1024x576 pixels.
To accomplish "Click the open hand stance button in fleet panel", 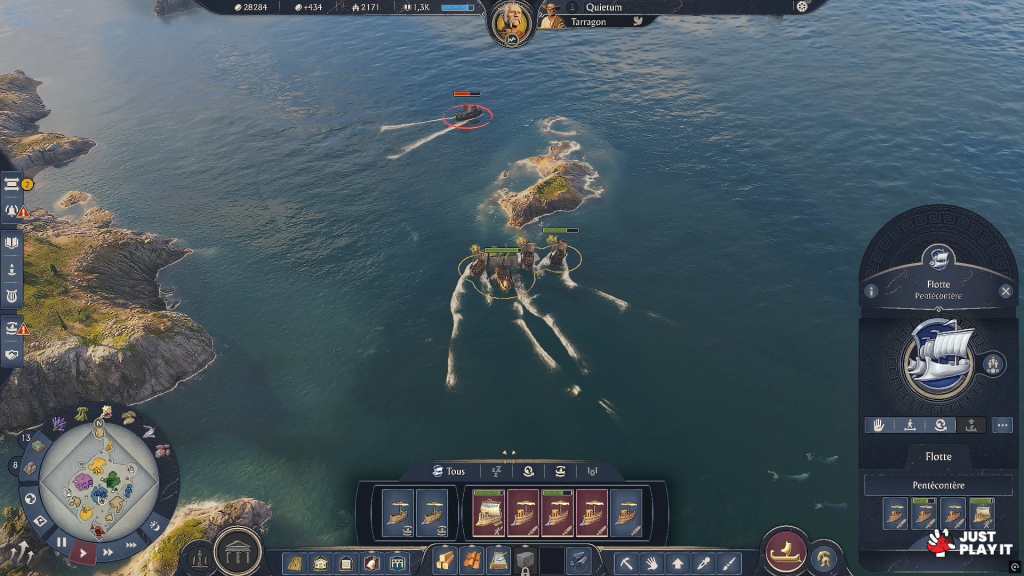I will point(879,425).
